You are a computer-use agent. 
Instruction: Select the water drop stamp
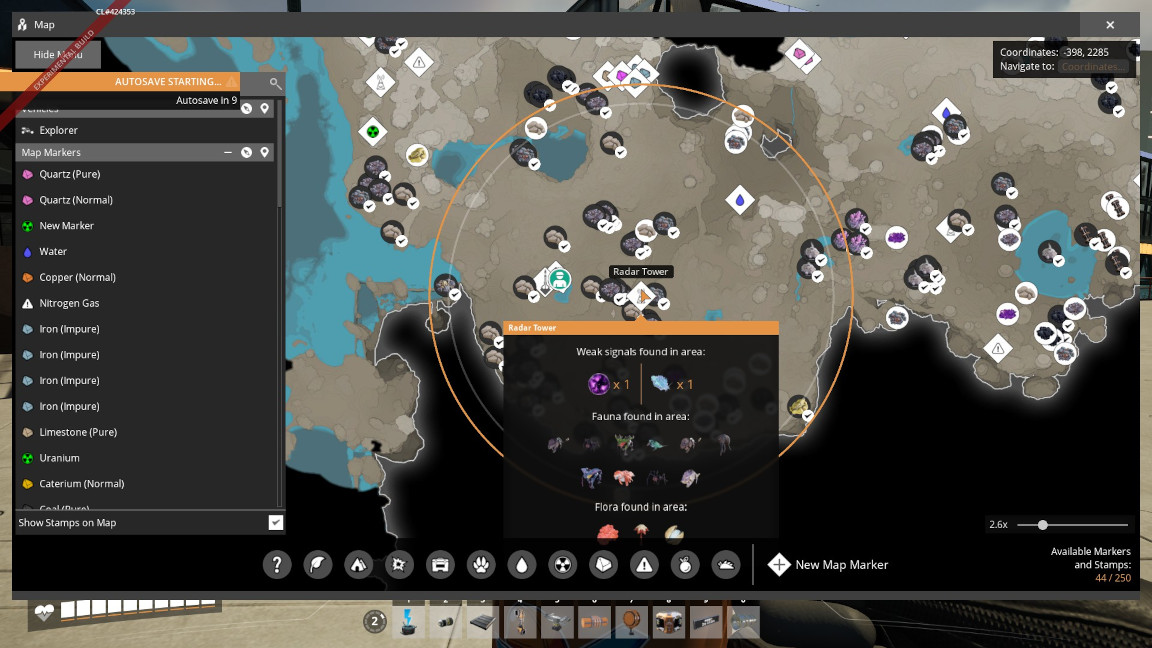[522, 565]
